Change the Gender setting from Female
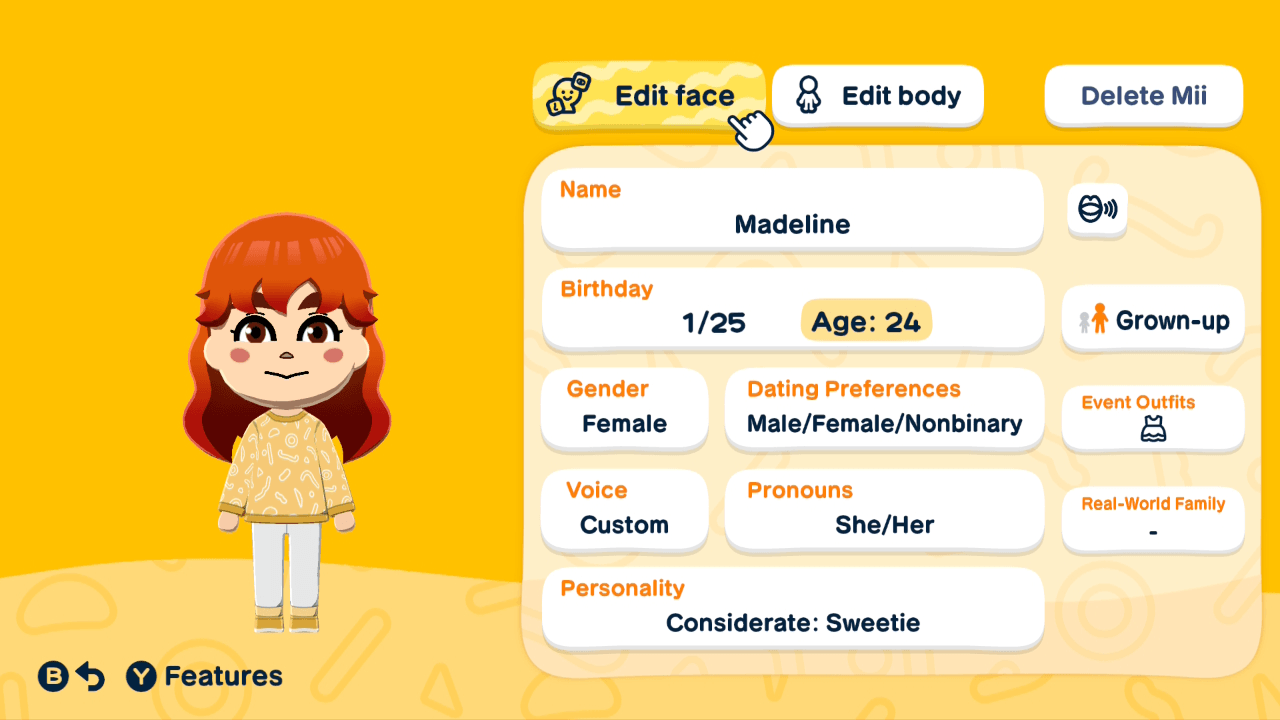This screenshot has width=1280, height=720. coord(624,410)
